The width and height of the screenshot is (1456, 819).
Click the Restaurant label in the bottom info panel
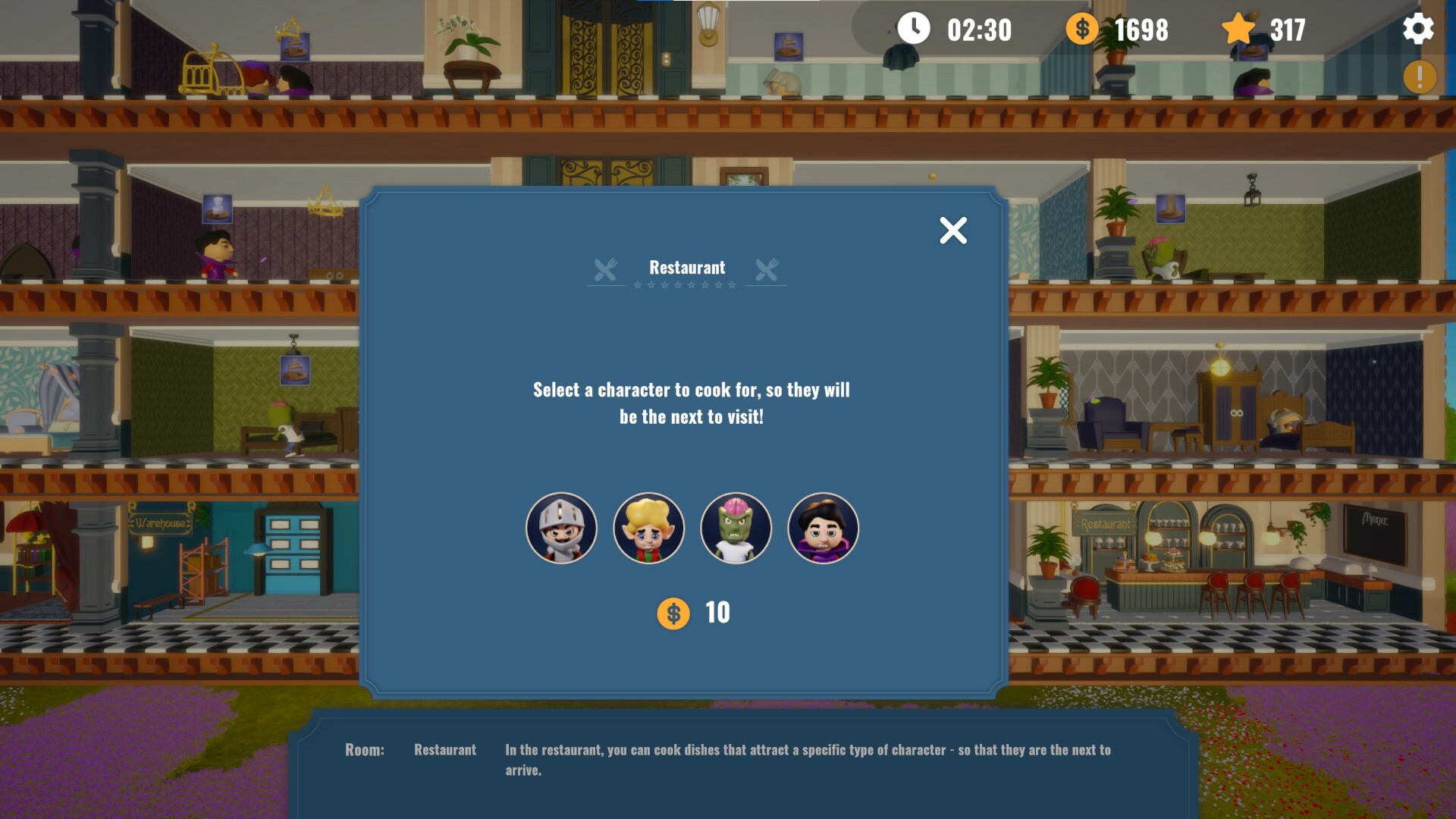444,750
